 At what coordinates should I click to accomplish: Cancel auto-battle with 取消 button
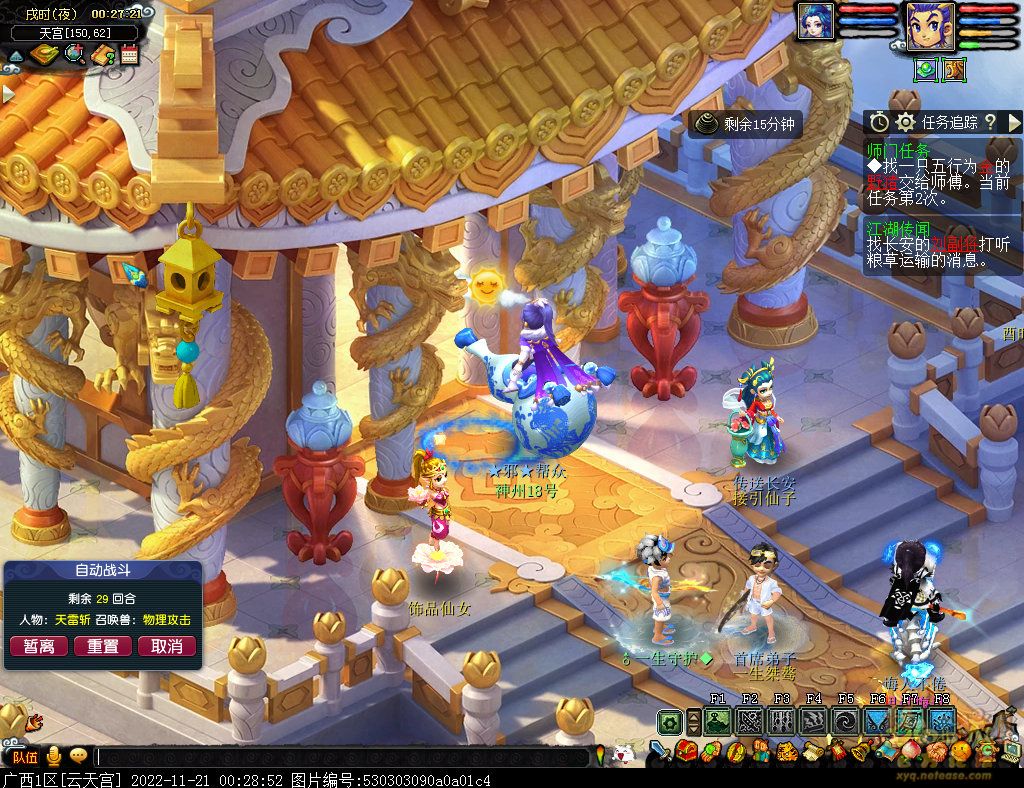point(166,646)
